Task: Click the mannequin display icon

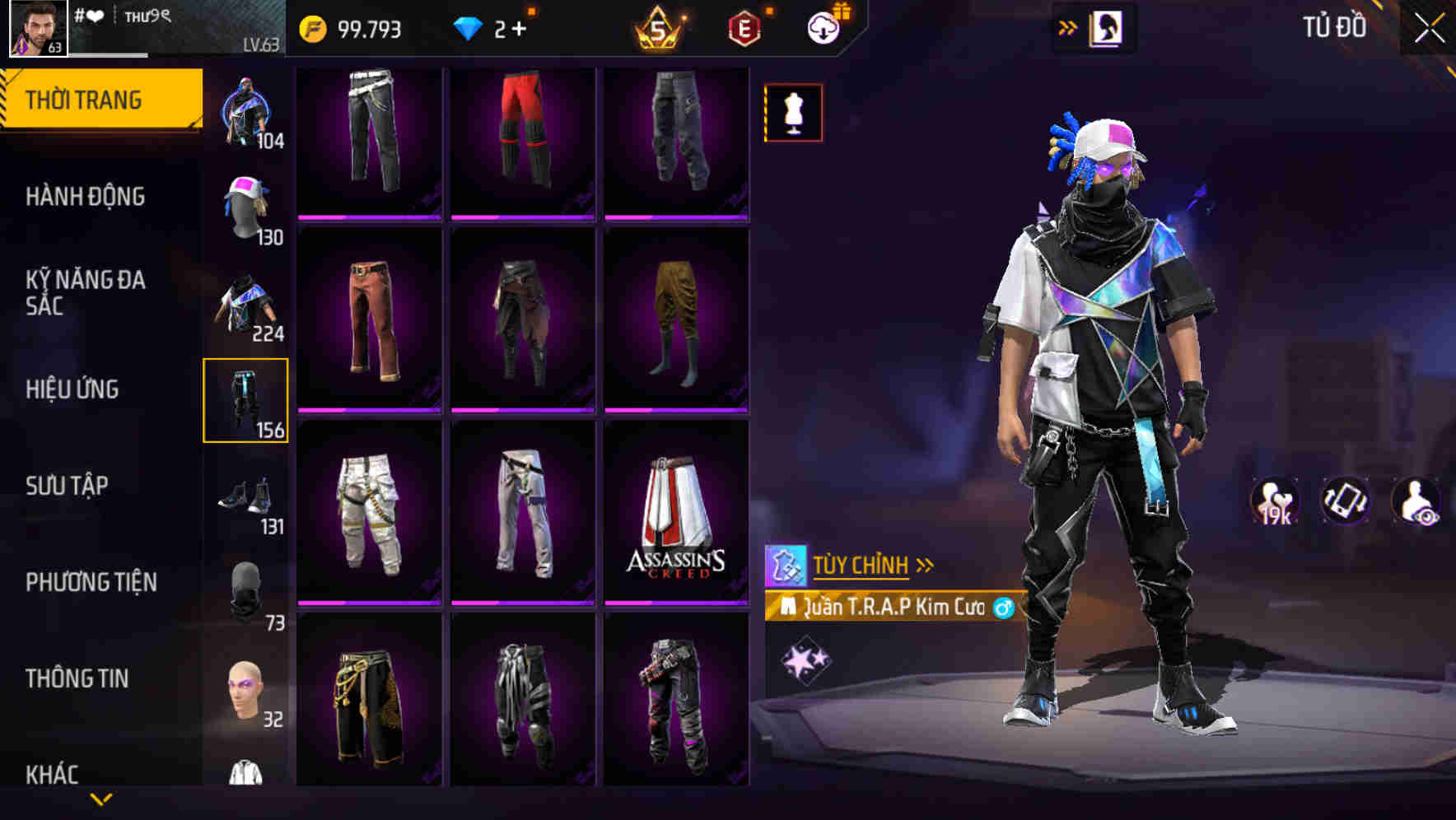Action: [792, 113]
